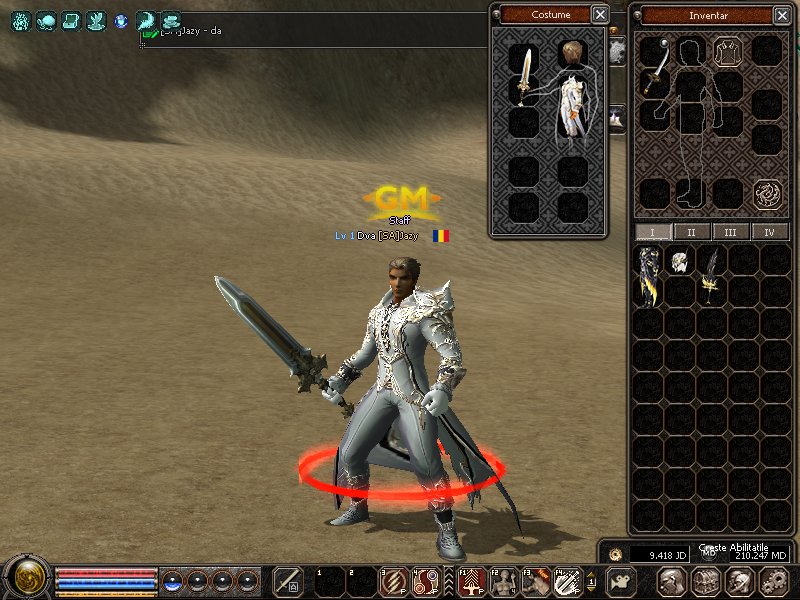Click the dragon emblem slot in Inventar

(x=767, y=192)
